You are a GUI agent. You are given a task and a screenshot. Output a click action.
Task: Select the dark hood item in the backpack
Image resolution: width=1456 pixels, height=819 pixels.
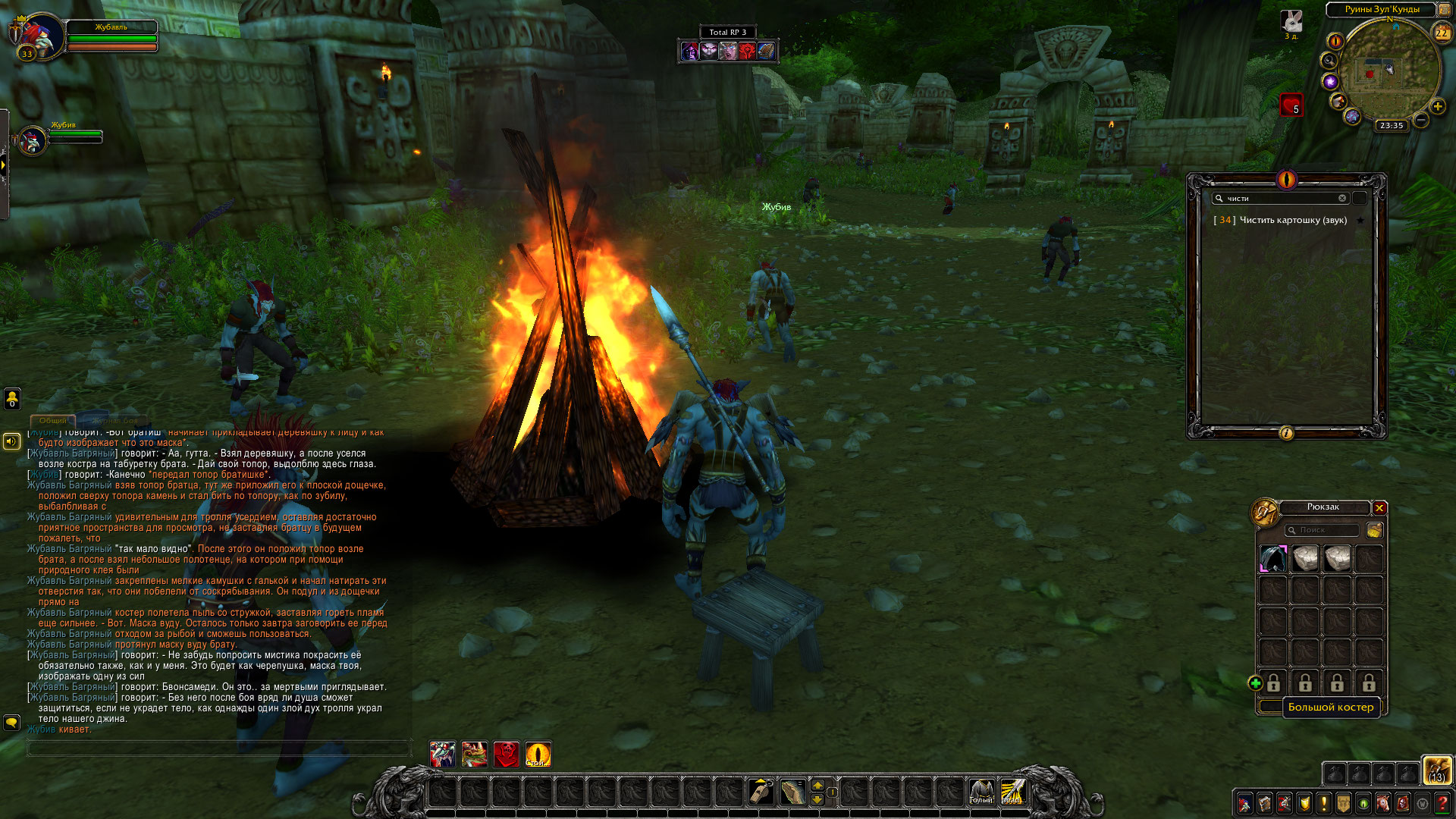[1273, 559]
